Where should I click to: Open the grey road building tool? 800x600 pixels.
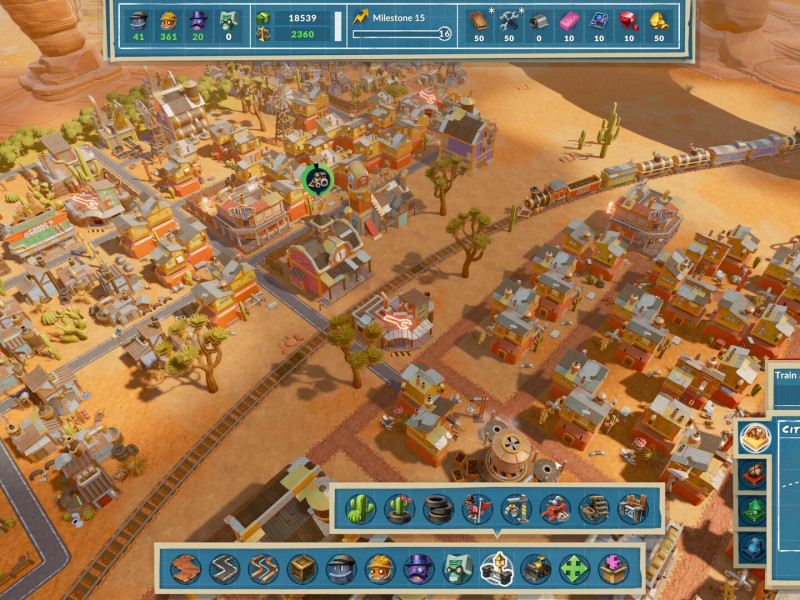tap(225, 569)
